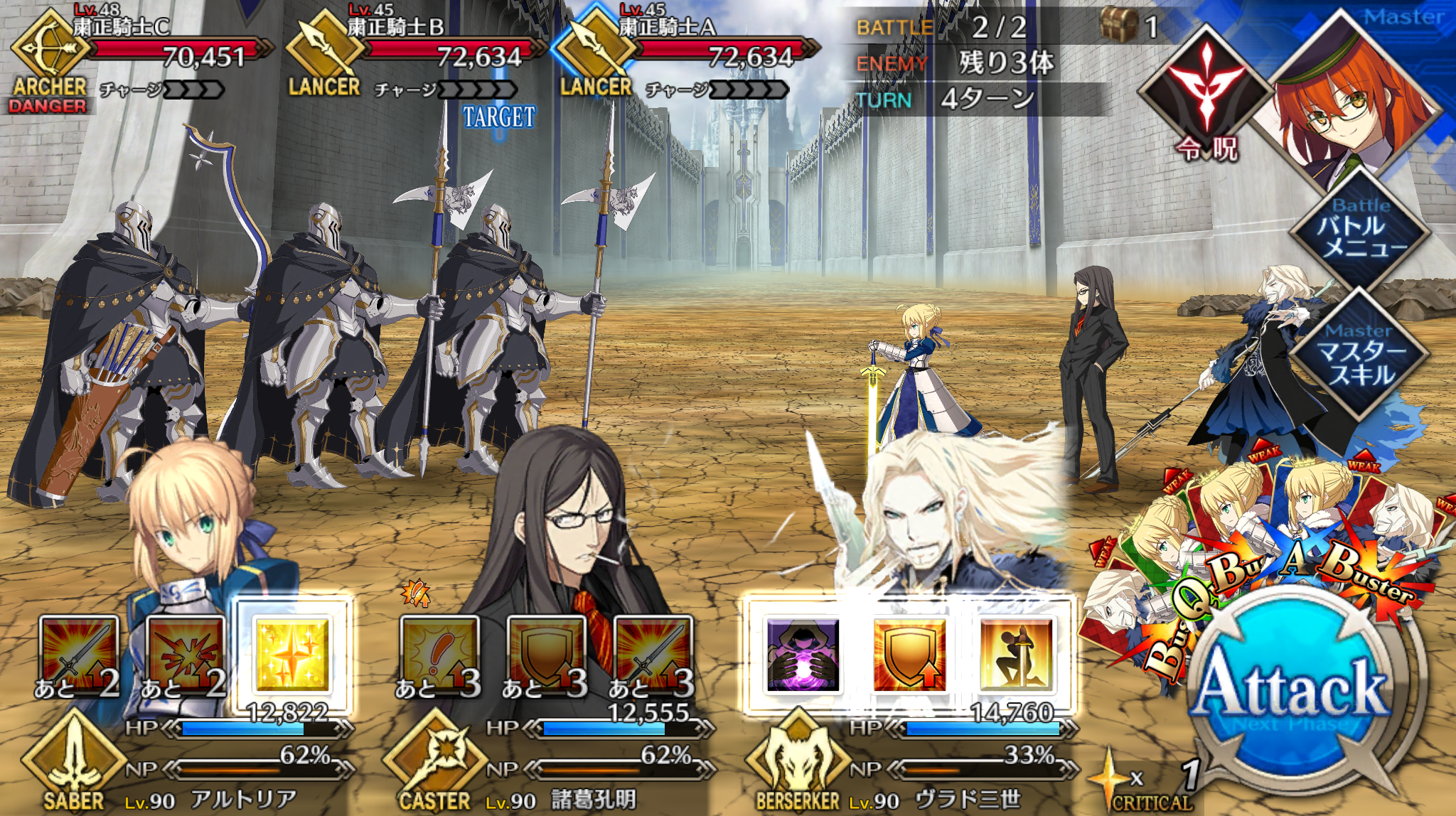Select Vlad III's purple hooded-figure skill
1456x816 pixels.
tap(803, 654)
